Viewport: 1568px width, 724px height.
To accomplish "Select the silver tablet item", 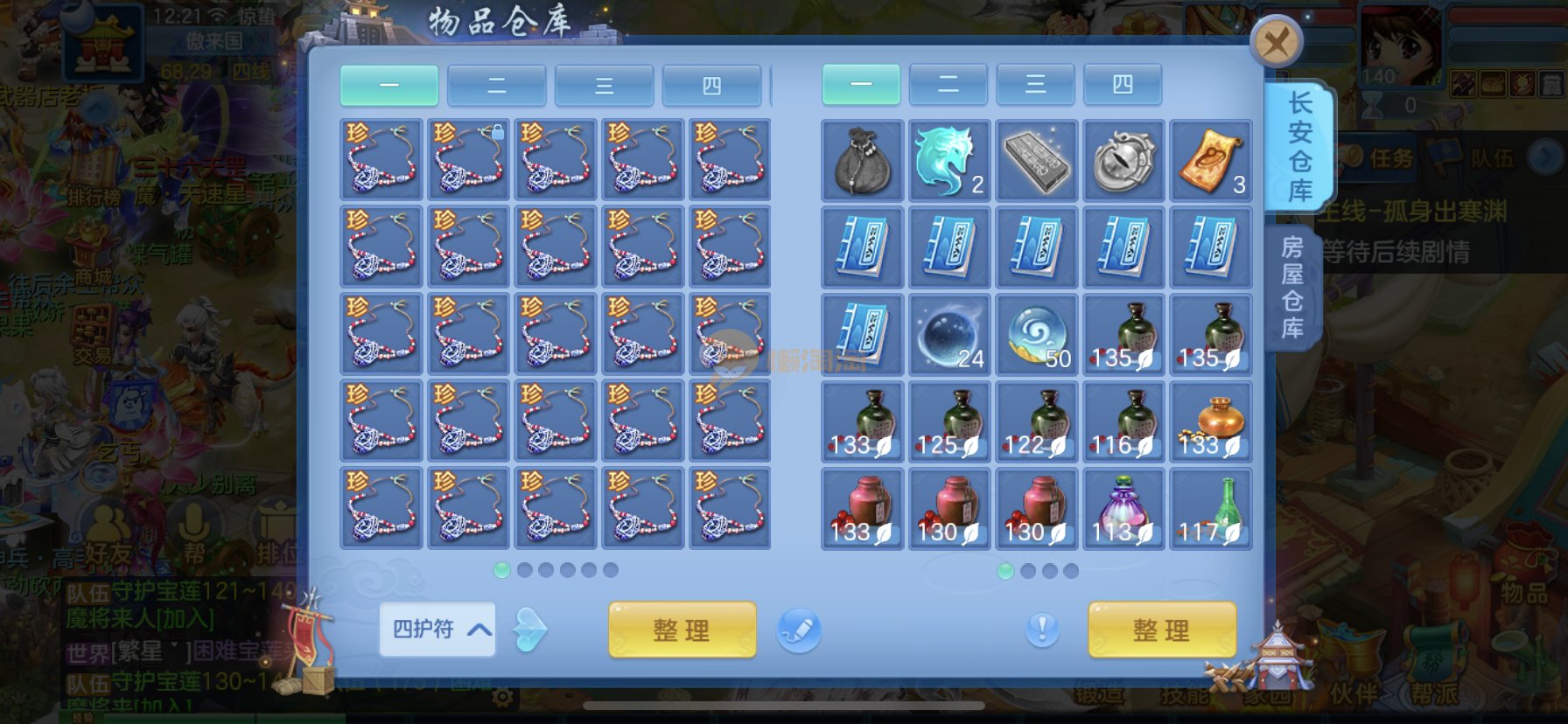I will [1037, 161].
